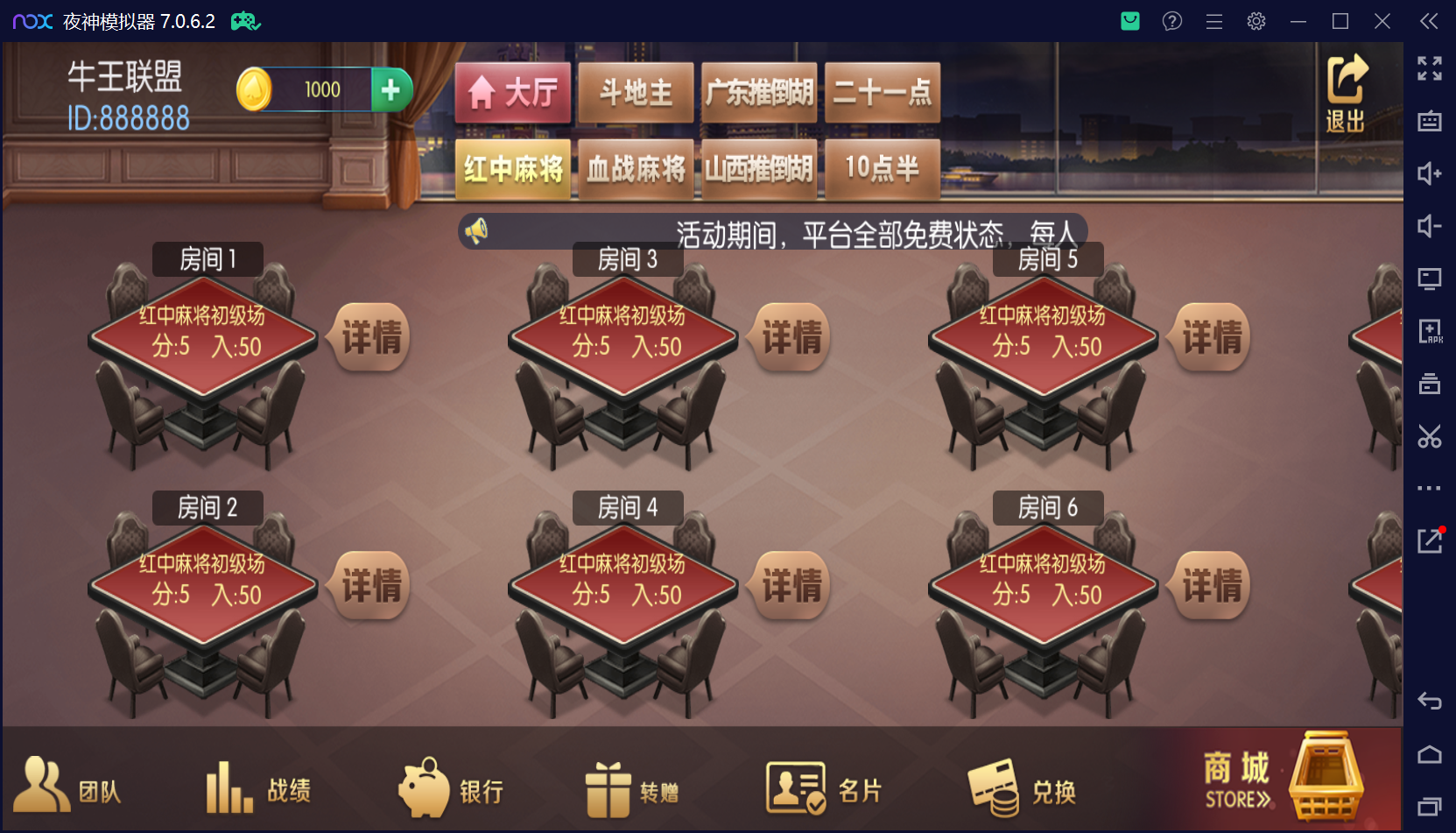The height and width of the screenshot is (833, 1456).
Task: Select the 二十一点 game tab
Action: [882, 91]
